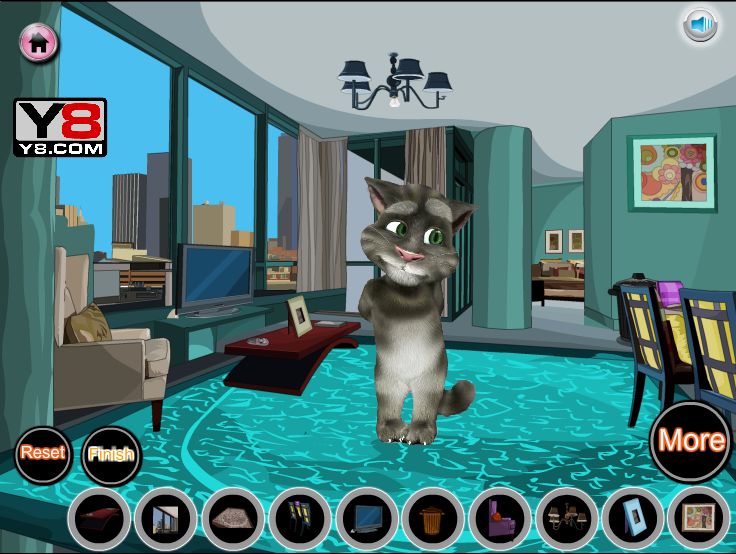Image resolution: width=736 pixels, height=554 pixels.
Task: Select the blue photo frame icon
Action: tap(633, 518)
